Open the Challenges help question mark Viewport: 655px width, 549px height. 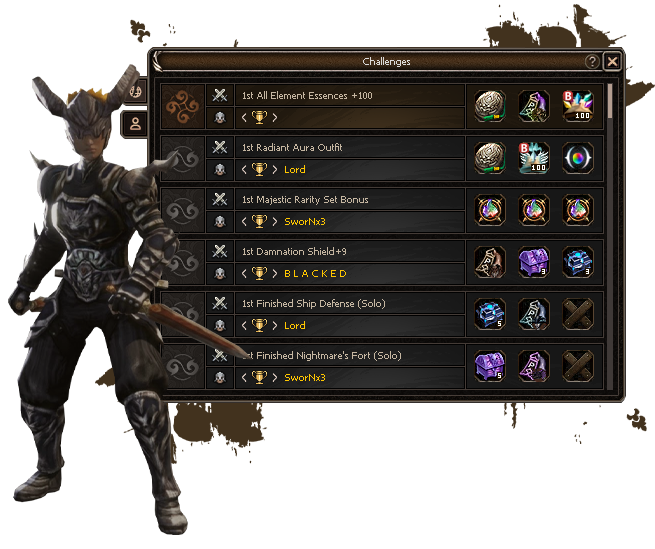[592, 61]
